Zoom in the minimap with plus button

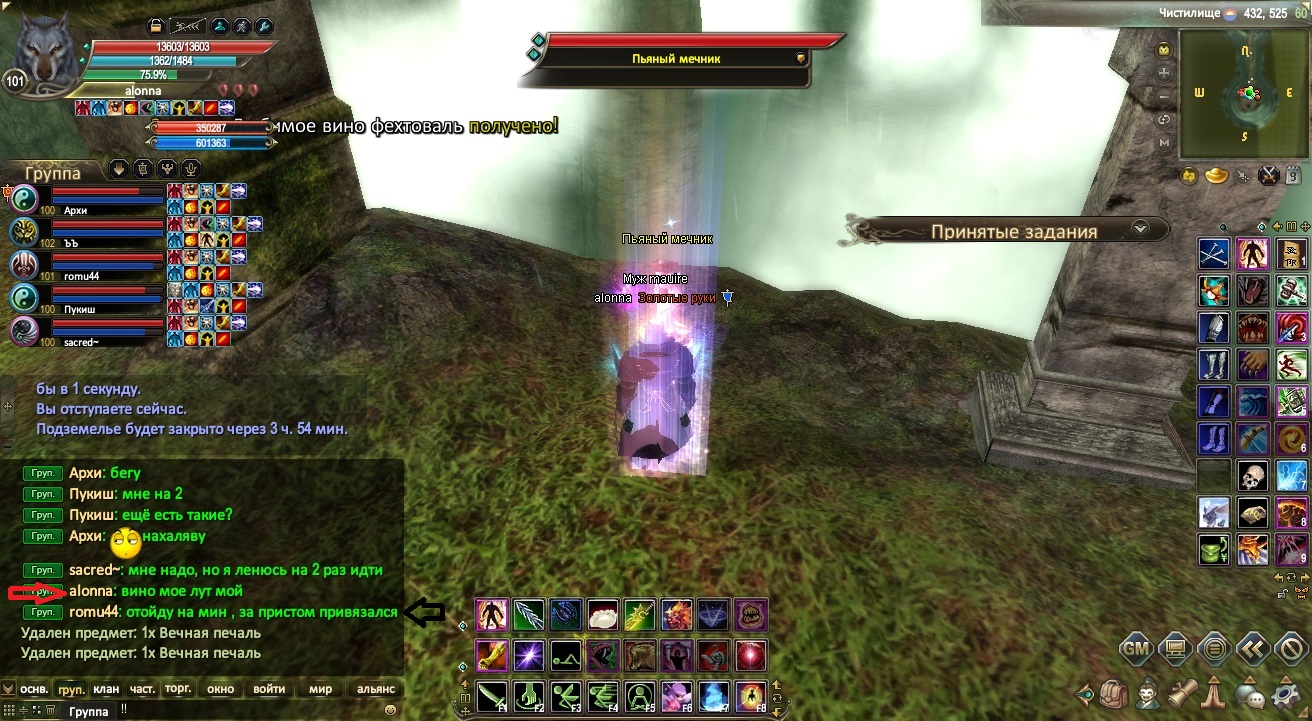click(1164, 73)
